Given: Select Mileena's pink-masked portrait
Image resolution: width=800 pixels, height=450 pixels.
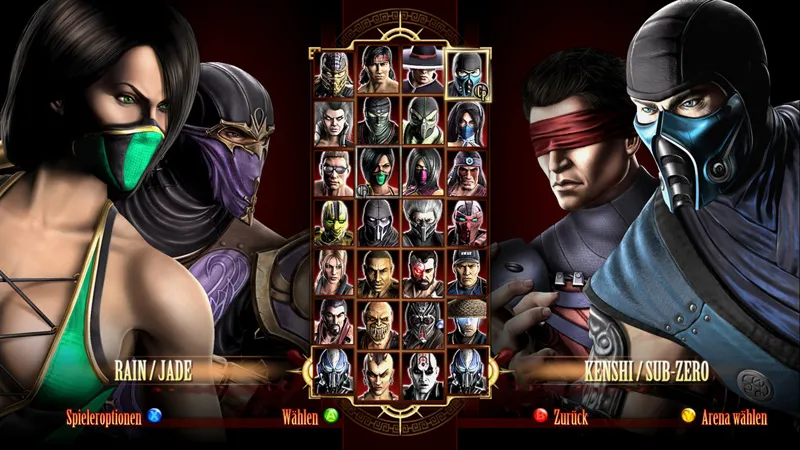Looking at the screenshot, I should (421, 174).
